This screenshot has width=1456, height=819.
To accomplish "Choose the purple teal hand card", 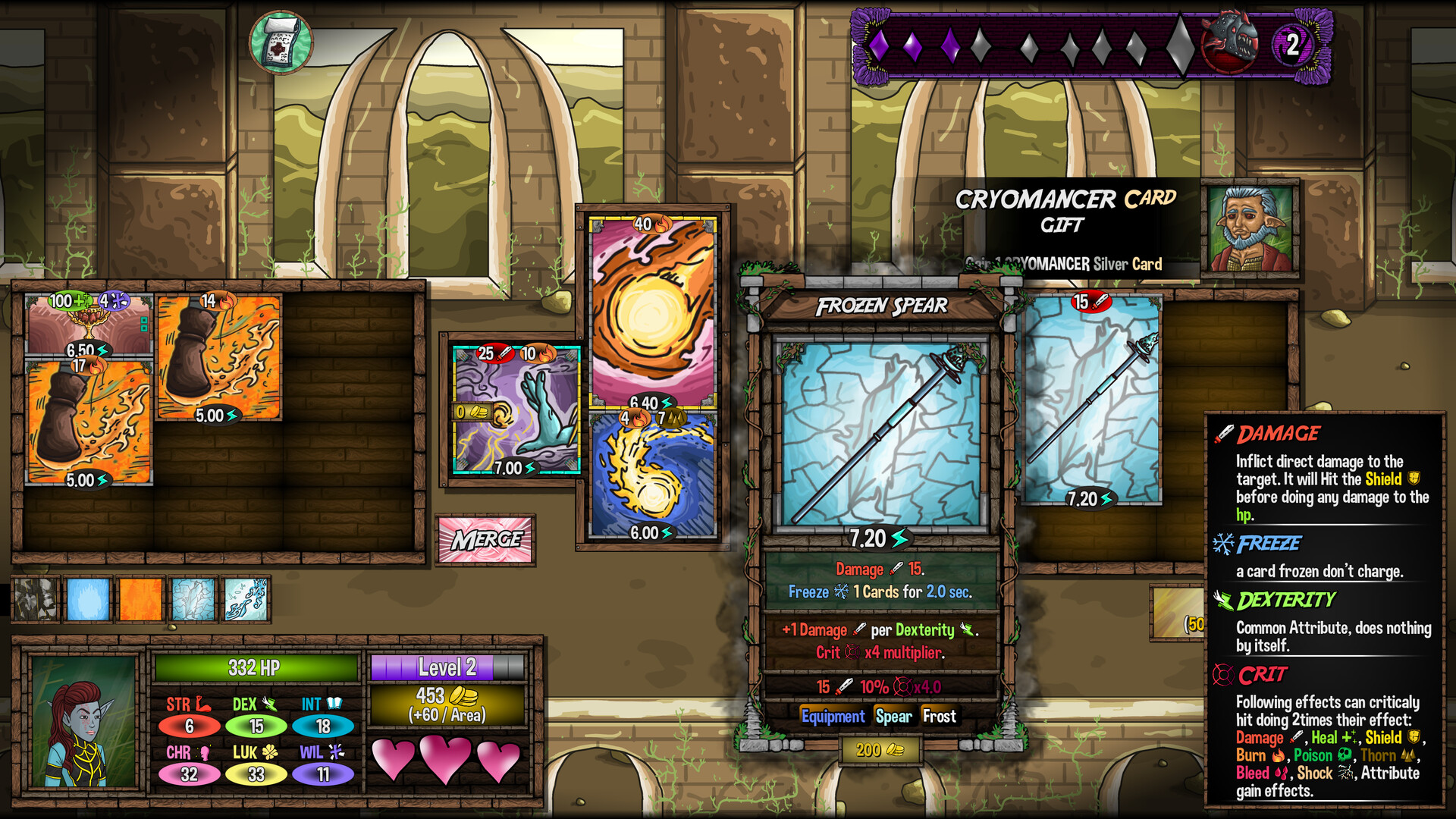I will (516, 410).
